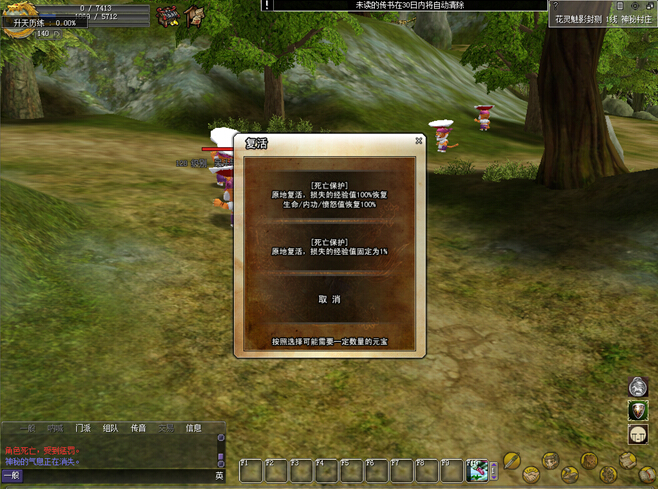Toggle the 英 input language button
The height and width of the screenshot is (489, 658).
coord(220,476)
